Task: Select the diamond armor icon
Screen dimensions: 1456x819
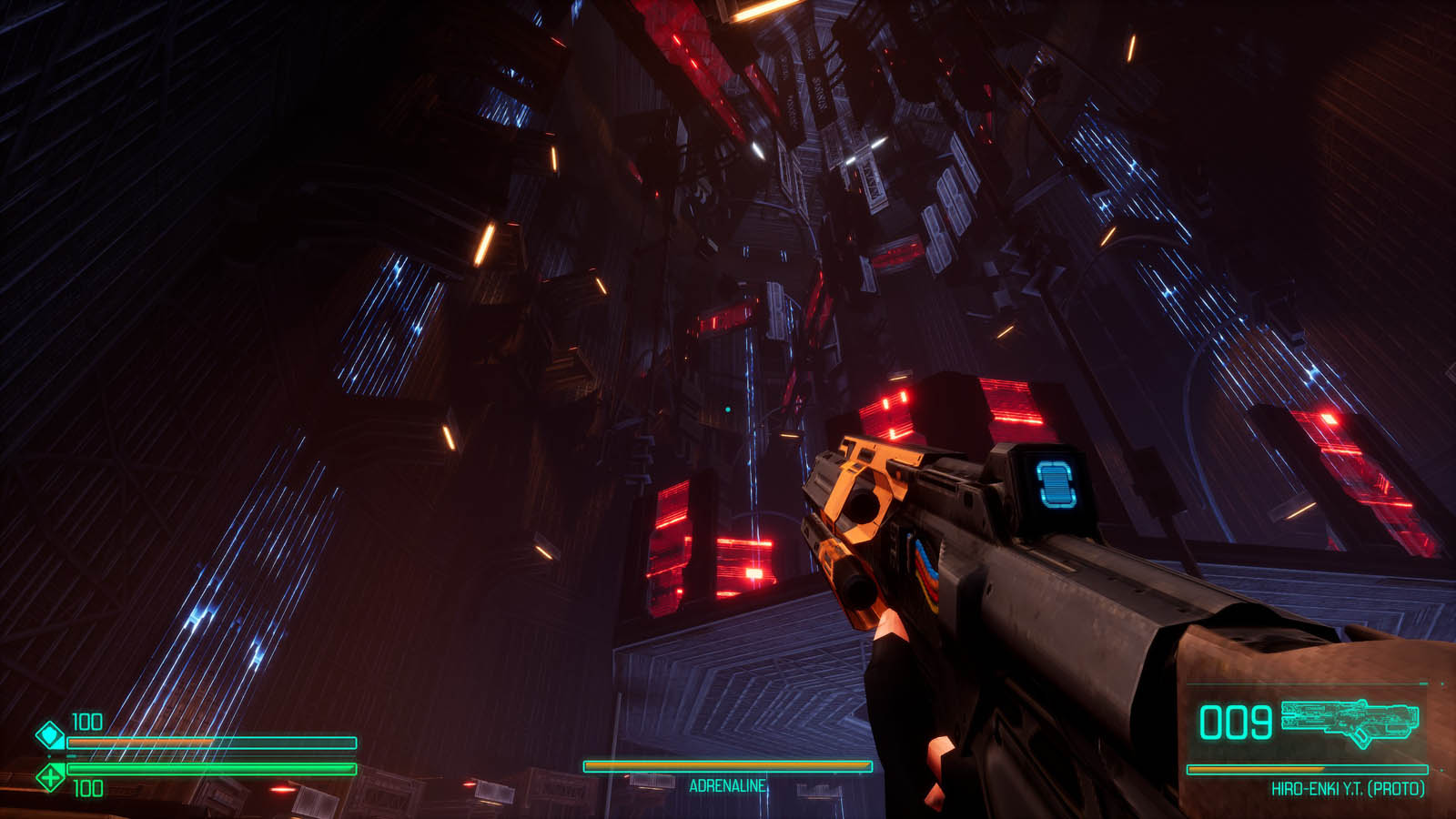Action: 50,734
